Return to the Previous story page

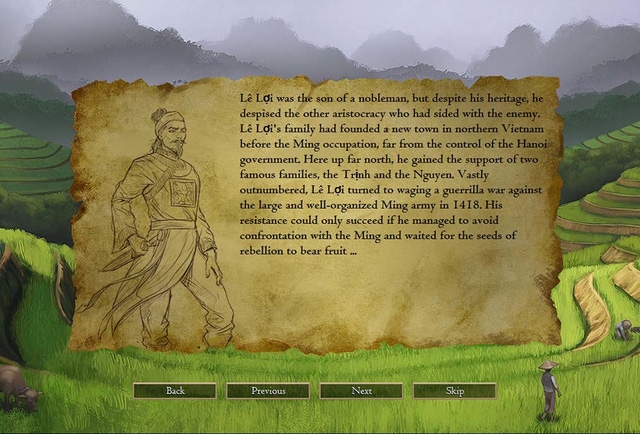[268, 391]
